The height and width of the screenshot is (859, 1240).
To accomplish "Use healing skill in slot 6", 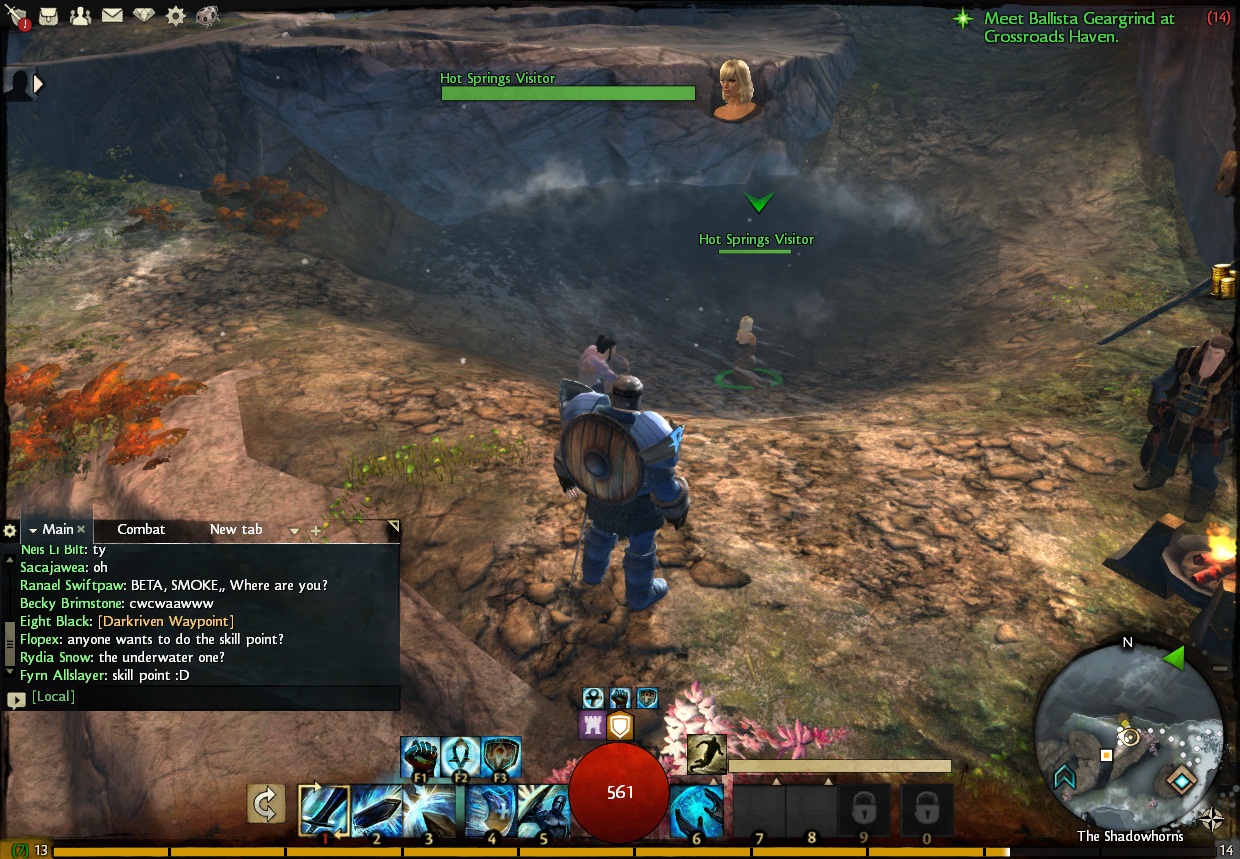I will pos(696,809).
